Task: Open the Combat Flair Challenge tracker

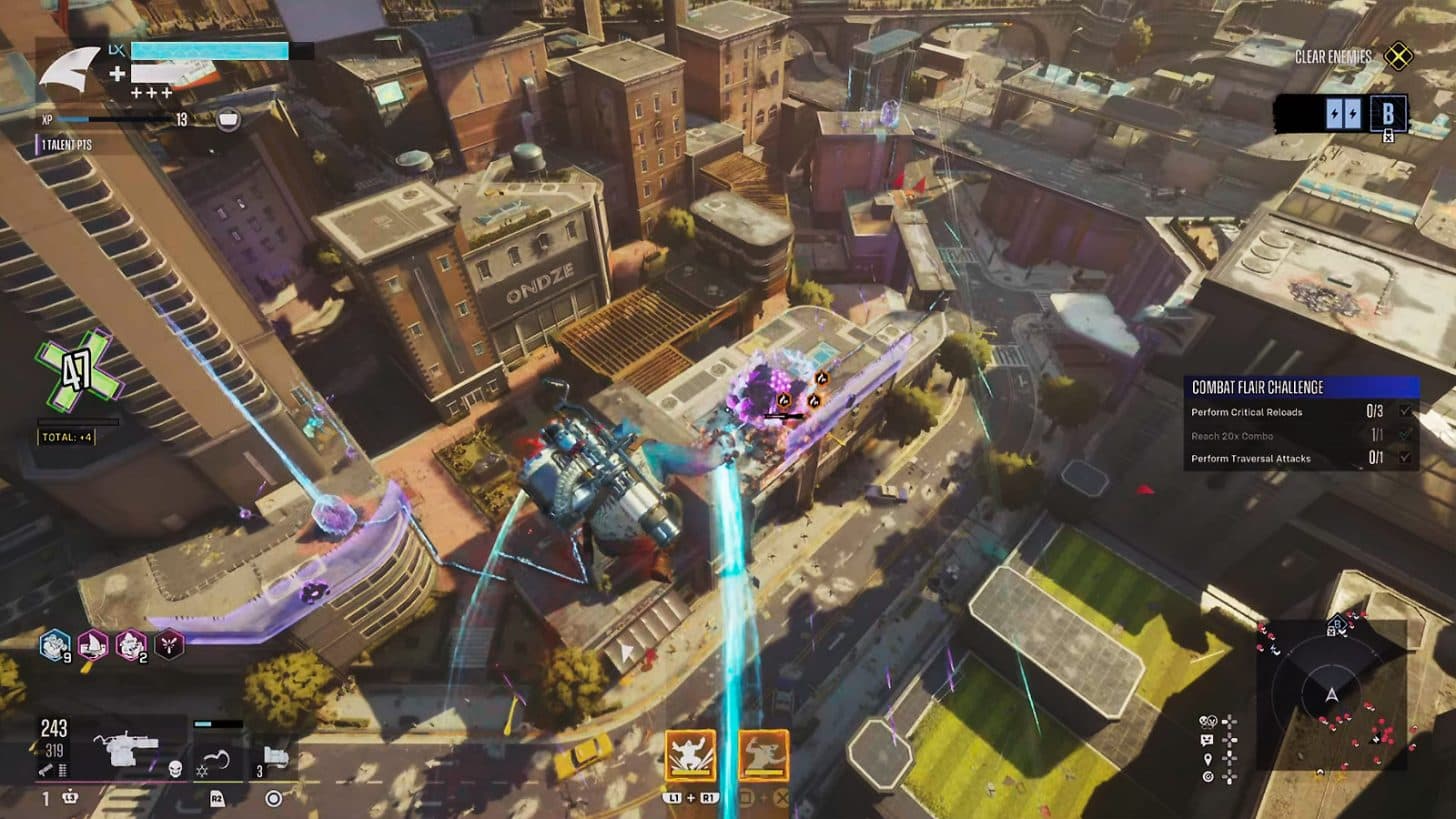Action: [x=1300, y=387]
